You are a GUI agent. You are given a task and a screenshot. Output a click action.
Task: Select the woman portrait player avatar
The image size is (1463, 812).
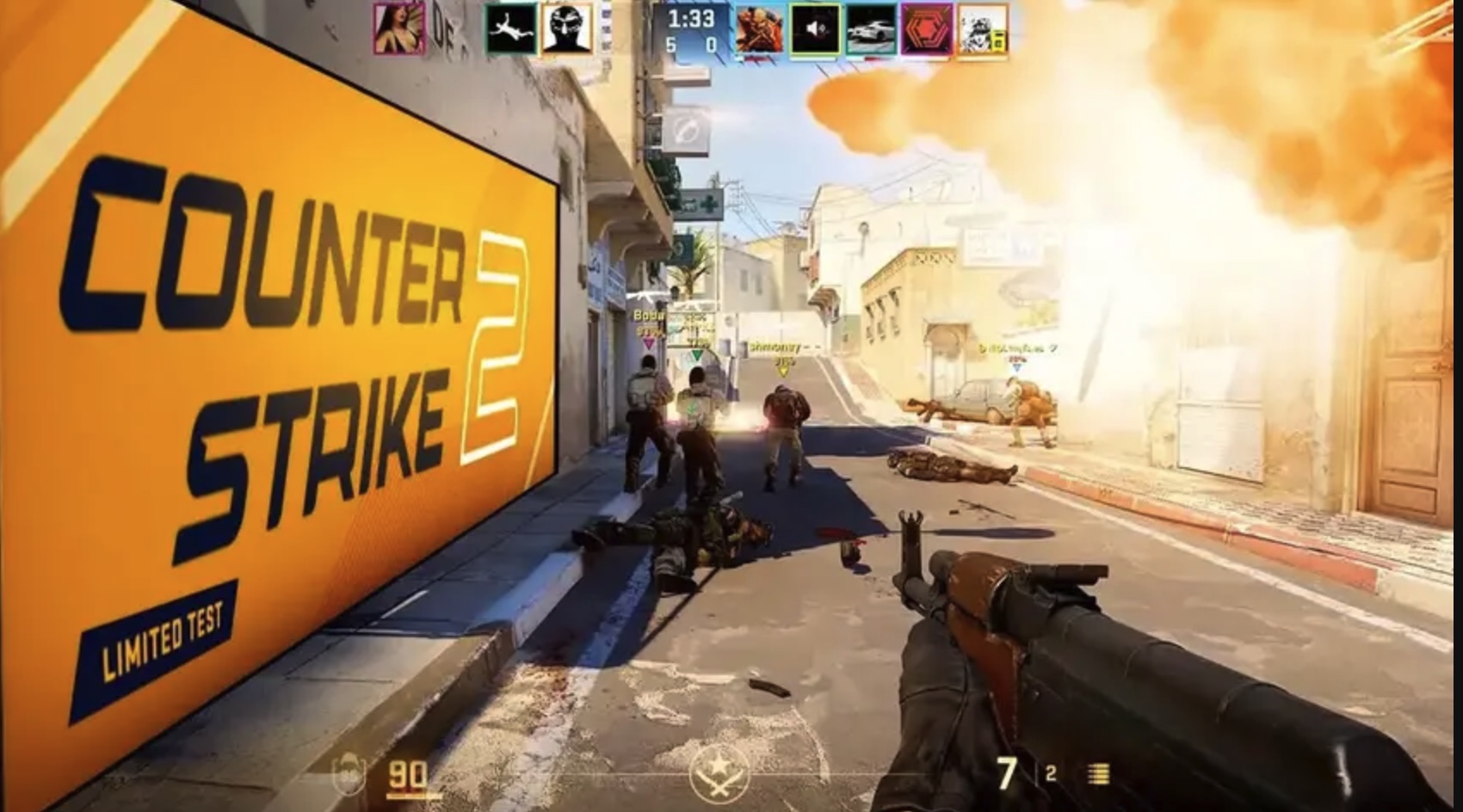(x=399, y=28)
